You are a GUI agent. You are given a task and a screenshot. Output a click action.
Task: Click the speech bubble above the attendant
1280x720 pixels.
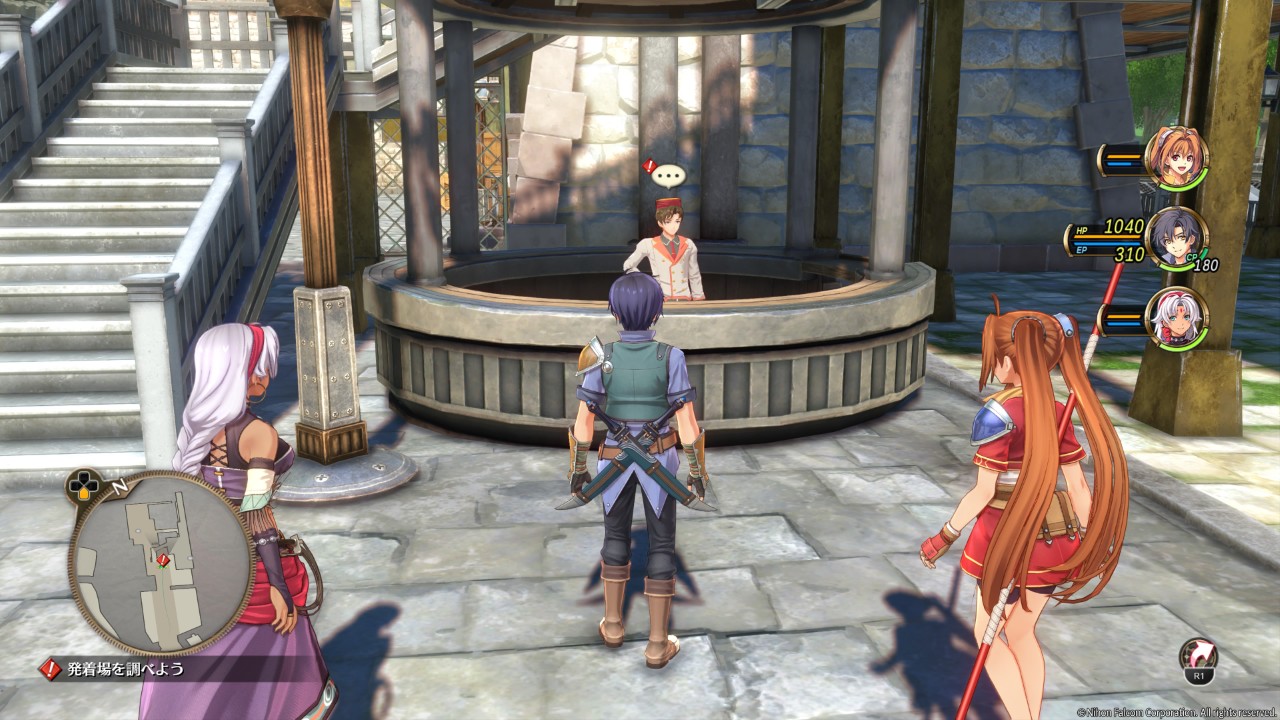pyautogui.click(x=668, y=177)
